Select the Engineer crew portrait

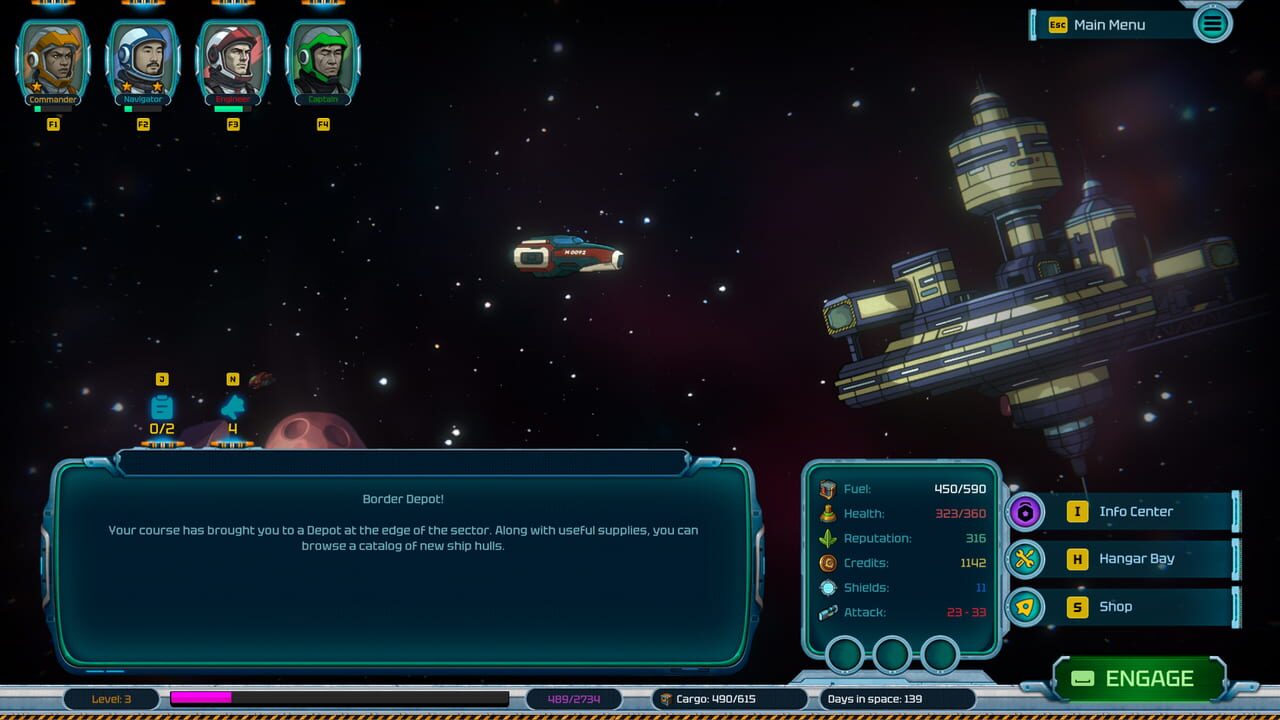[x=232, y=57]
